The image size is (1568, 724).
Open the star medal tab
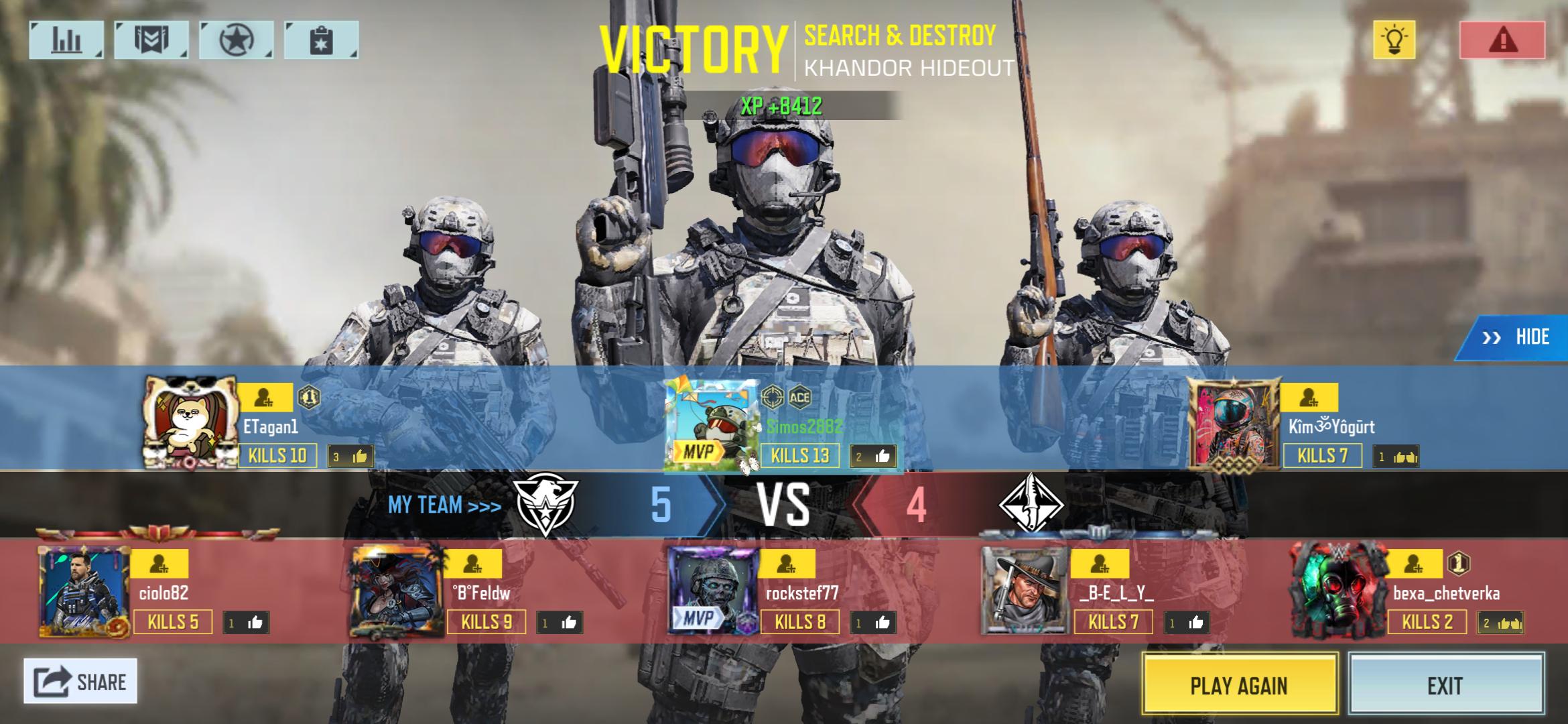pyautogui.click(x=236, y=40)
